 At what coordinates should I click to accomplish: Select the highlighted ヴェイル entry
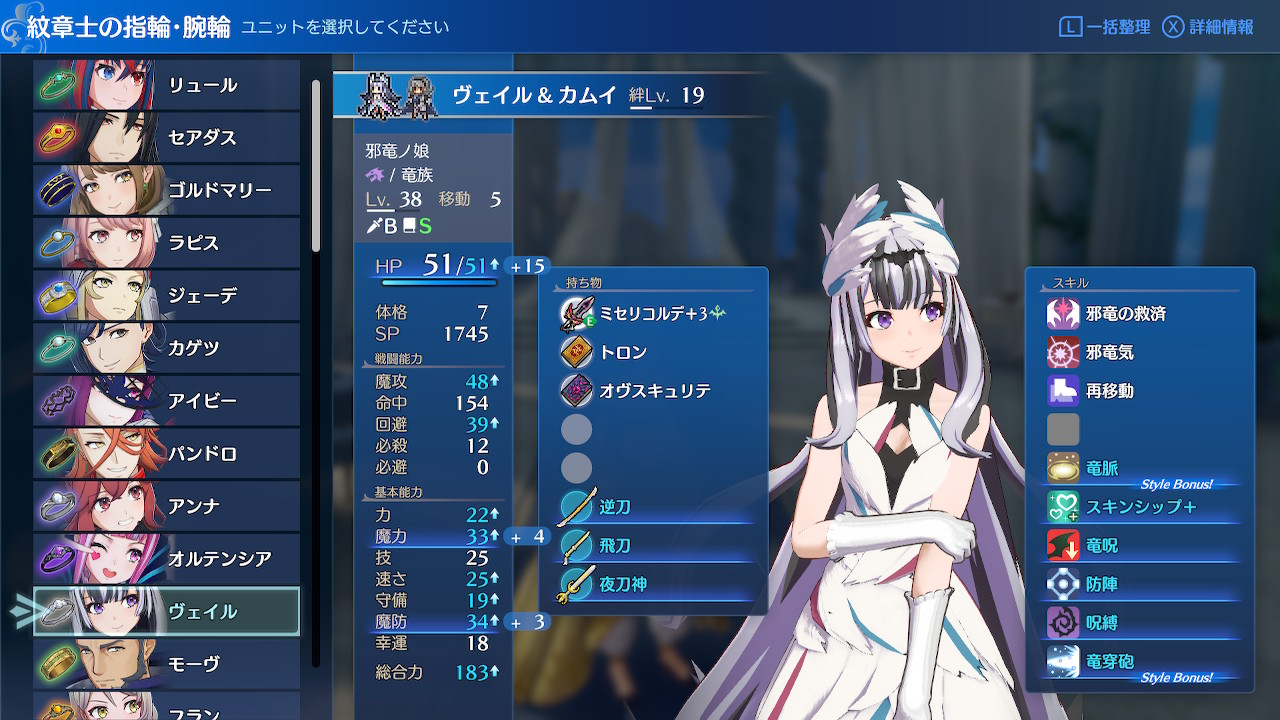(167, 611)
